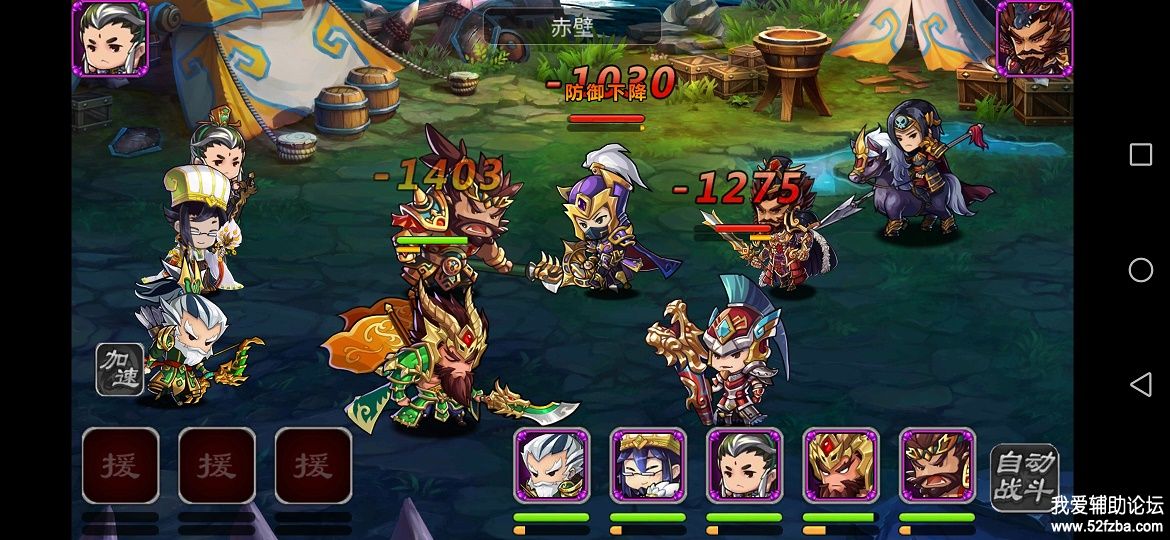Choose the black-haired young hero portrait
The width and height of the screenshot is (1170, 540).
click(x=743, y=465)
